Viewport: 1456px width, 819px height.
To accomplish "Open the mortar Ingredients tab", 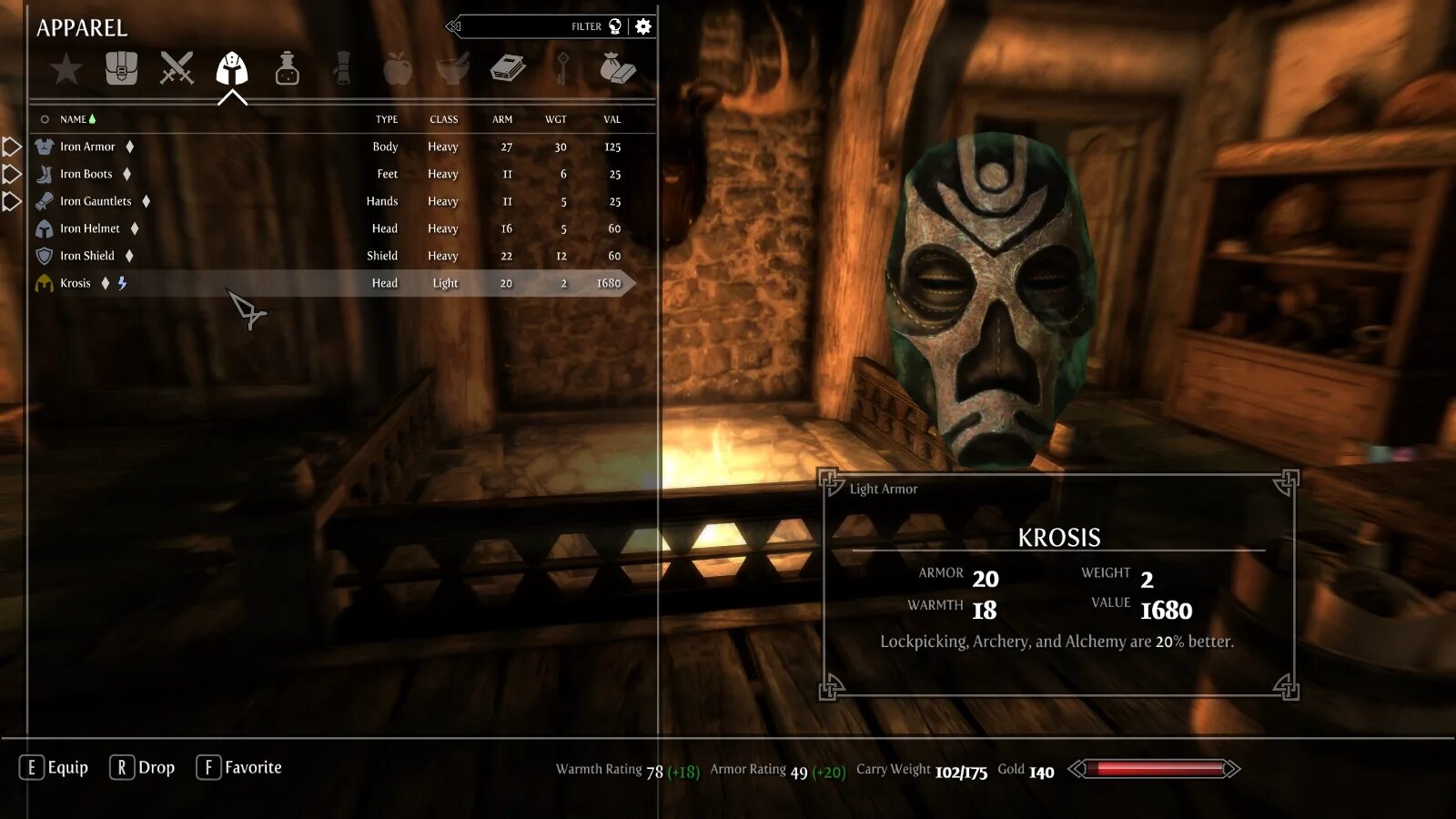I will click(x=453, y=68).
